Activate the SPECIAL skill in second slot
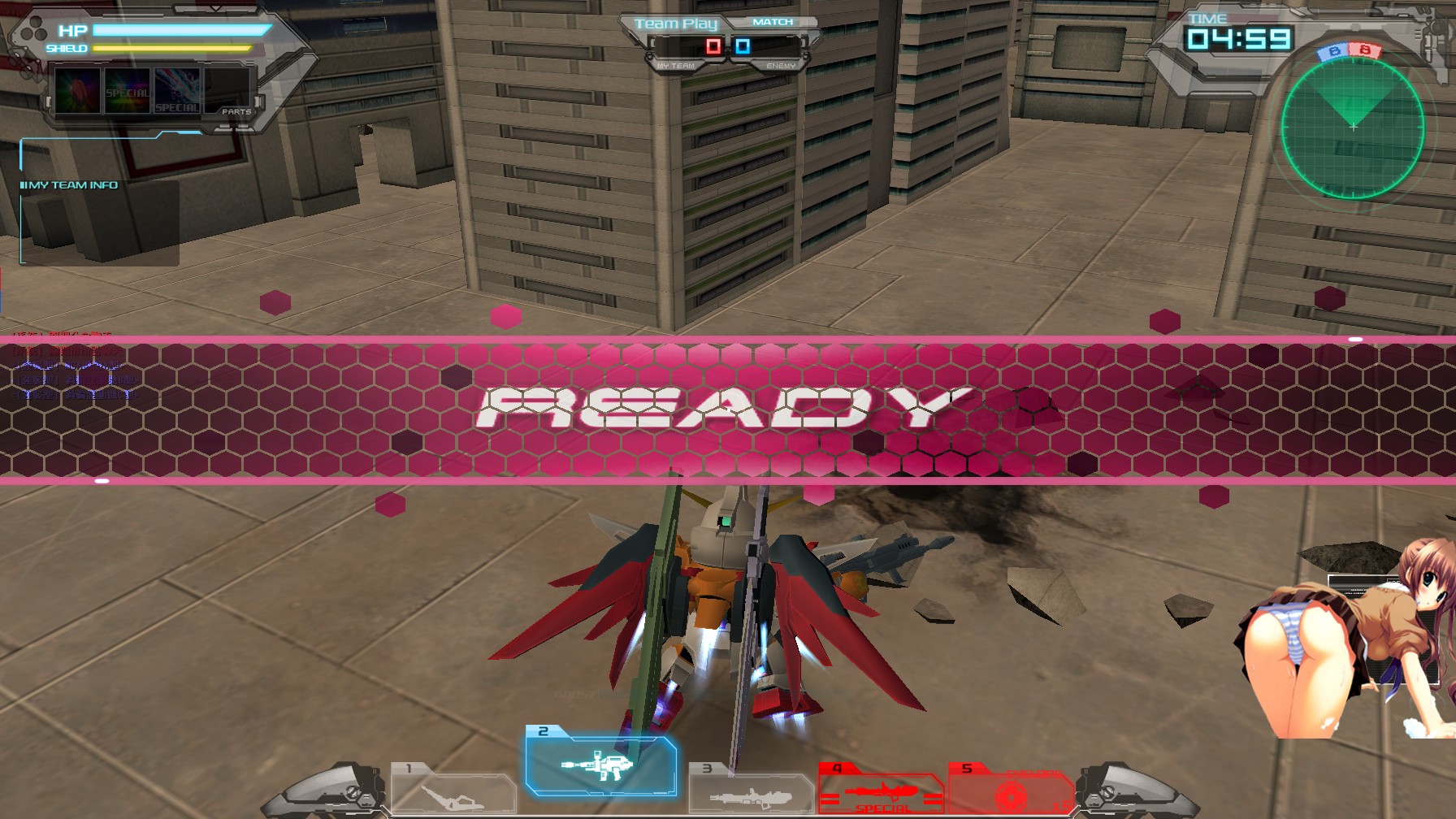Image resolution: width=1456 pixels, height=819 pixels. point(128,91)
